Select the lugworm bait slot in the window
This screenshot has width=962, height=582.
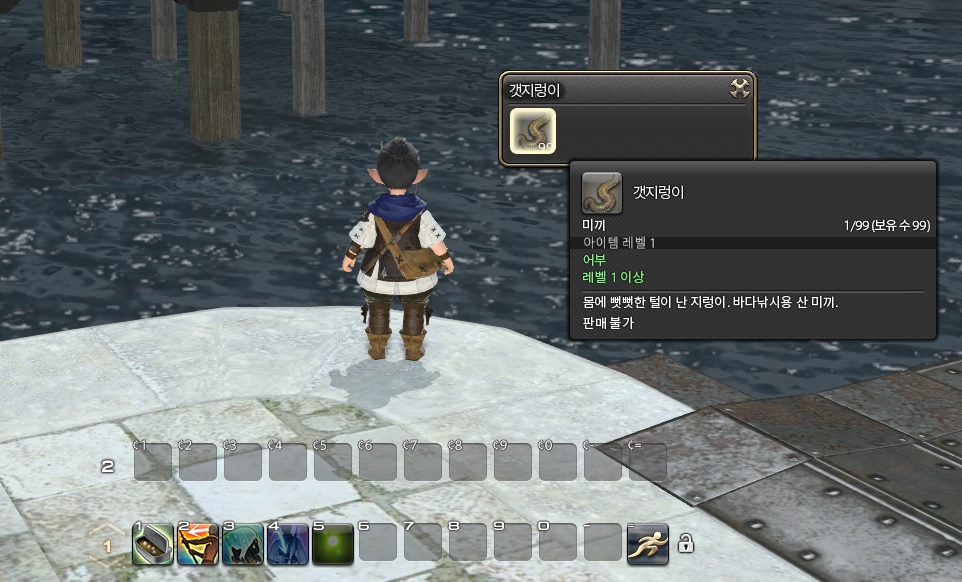point(533,131)
